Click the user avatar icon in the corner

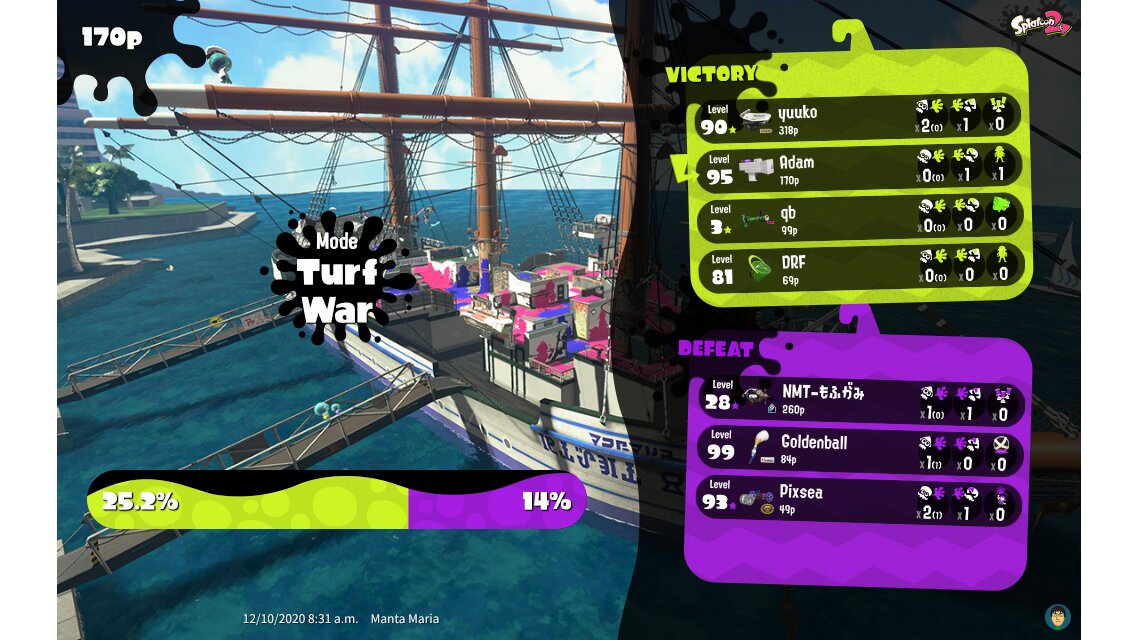pyautogui.click(x=1057, y=616)
